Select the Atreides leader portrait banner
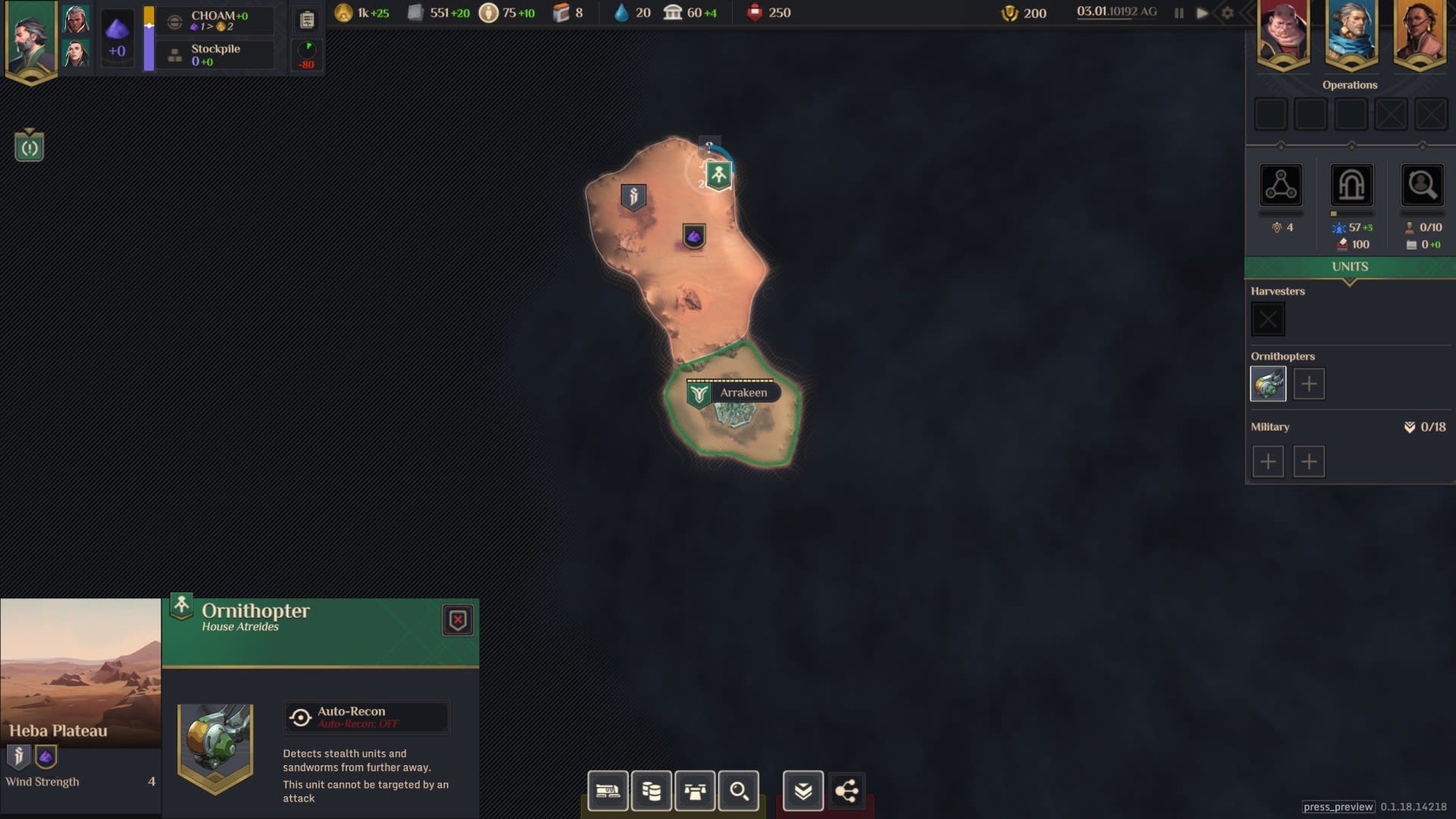 click(31, 39)
